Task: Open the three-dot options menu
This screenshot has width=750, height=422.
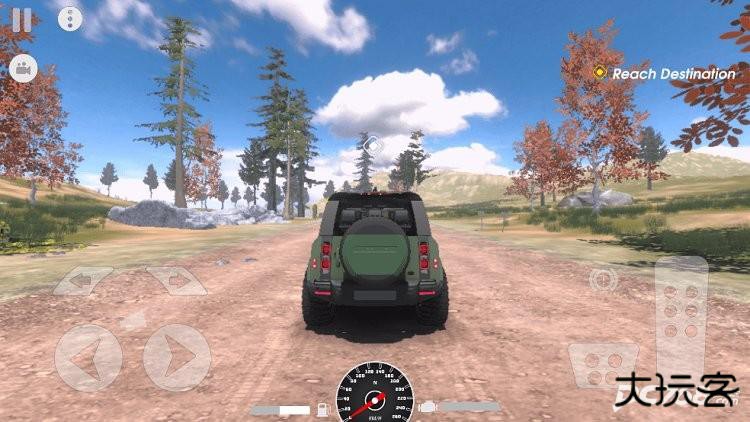Action: pyautogui.click(x=70, y=18)
